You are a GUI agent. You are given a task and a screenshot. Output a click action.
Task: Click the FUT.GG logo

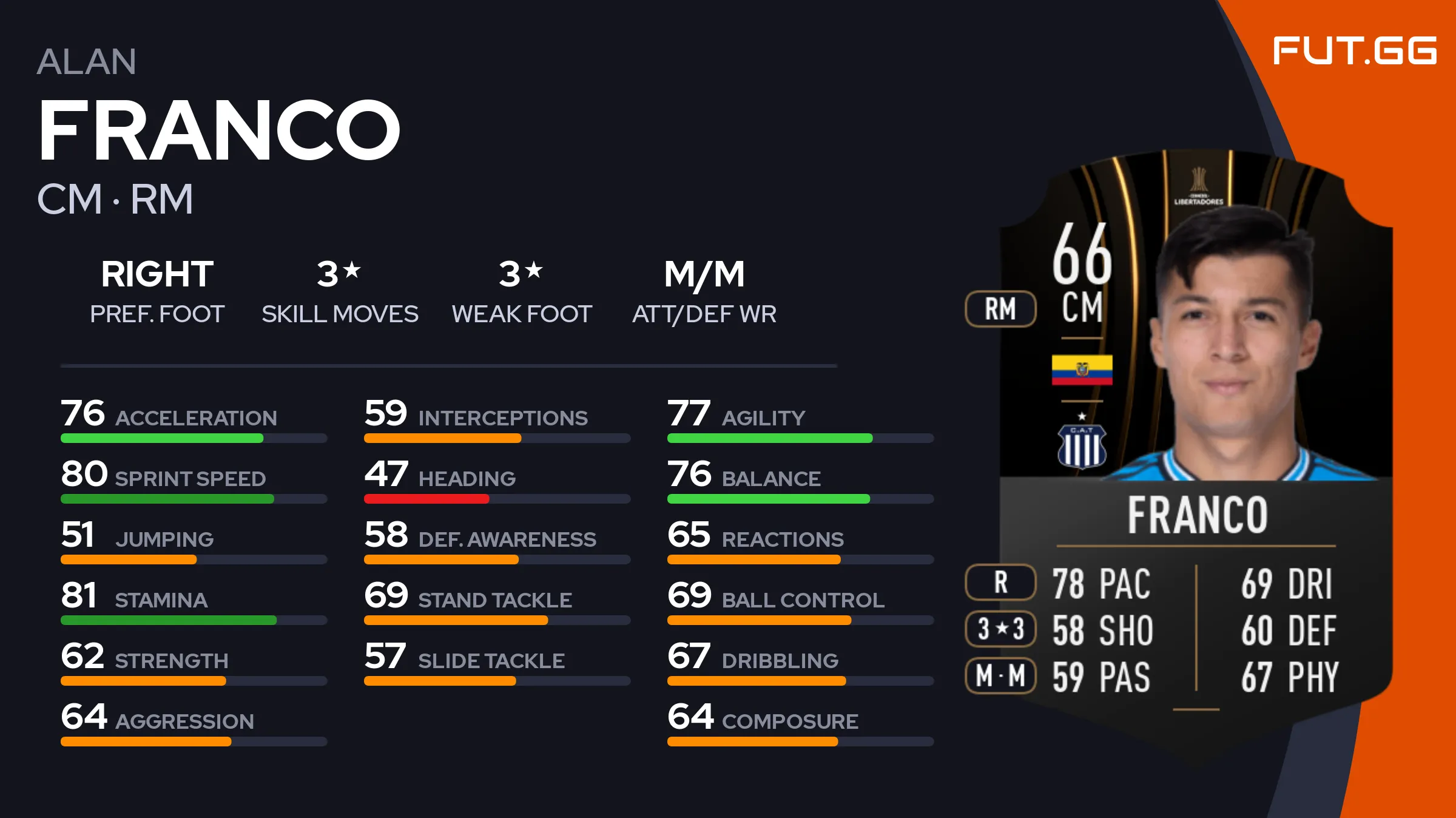(1354, 50)
